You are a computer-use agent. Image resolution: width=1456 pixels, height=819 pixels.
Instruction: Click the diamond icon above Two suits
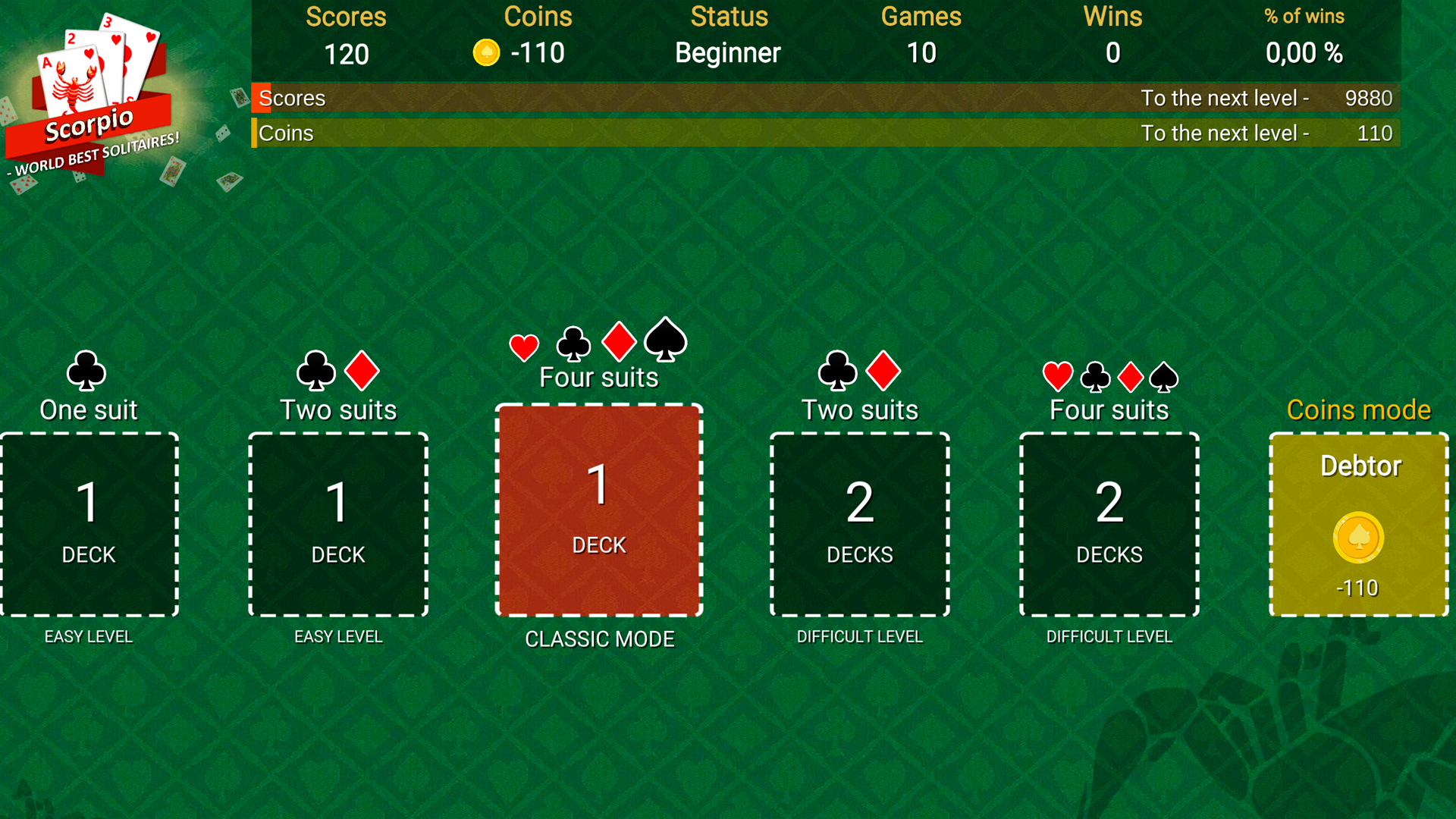click(x=362, y=371)
